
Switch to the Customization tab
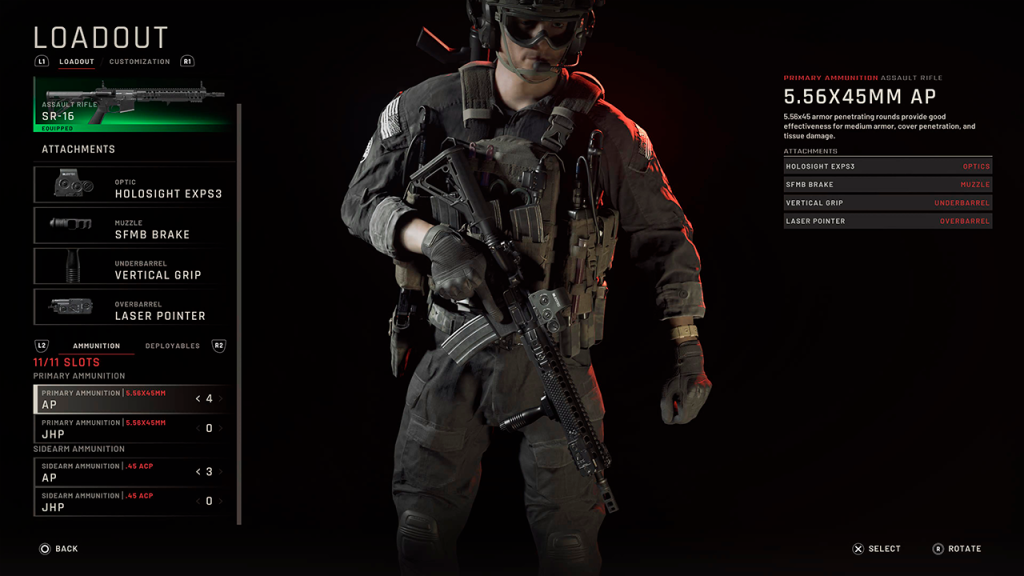click(x=140, y=62)
